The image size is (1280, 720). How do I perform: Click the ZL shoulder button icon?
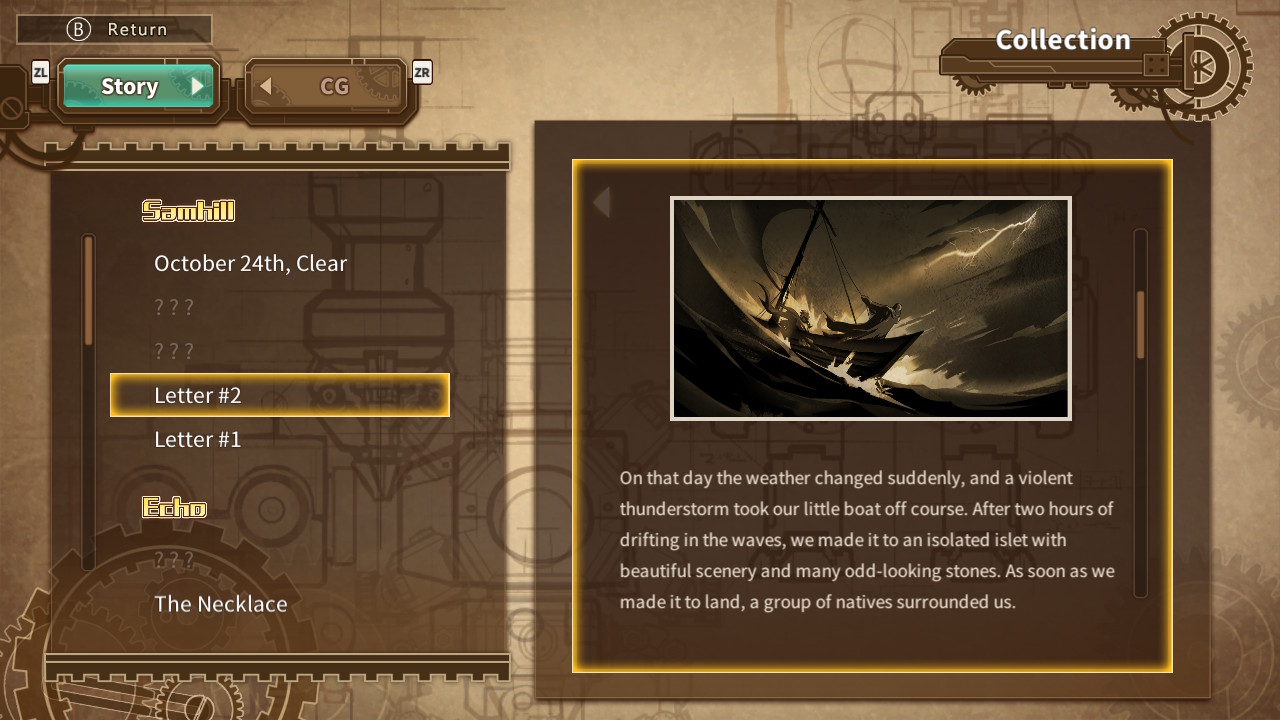(41, 71)
